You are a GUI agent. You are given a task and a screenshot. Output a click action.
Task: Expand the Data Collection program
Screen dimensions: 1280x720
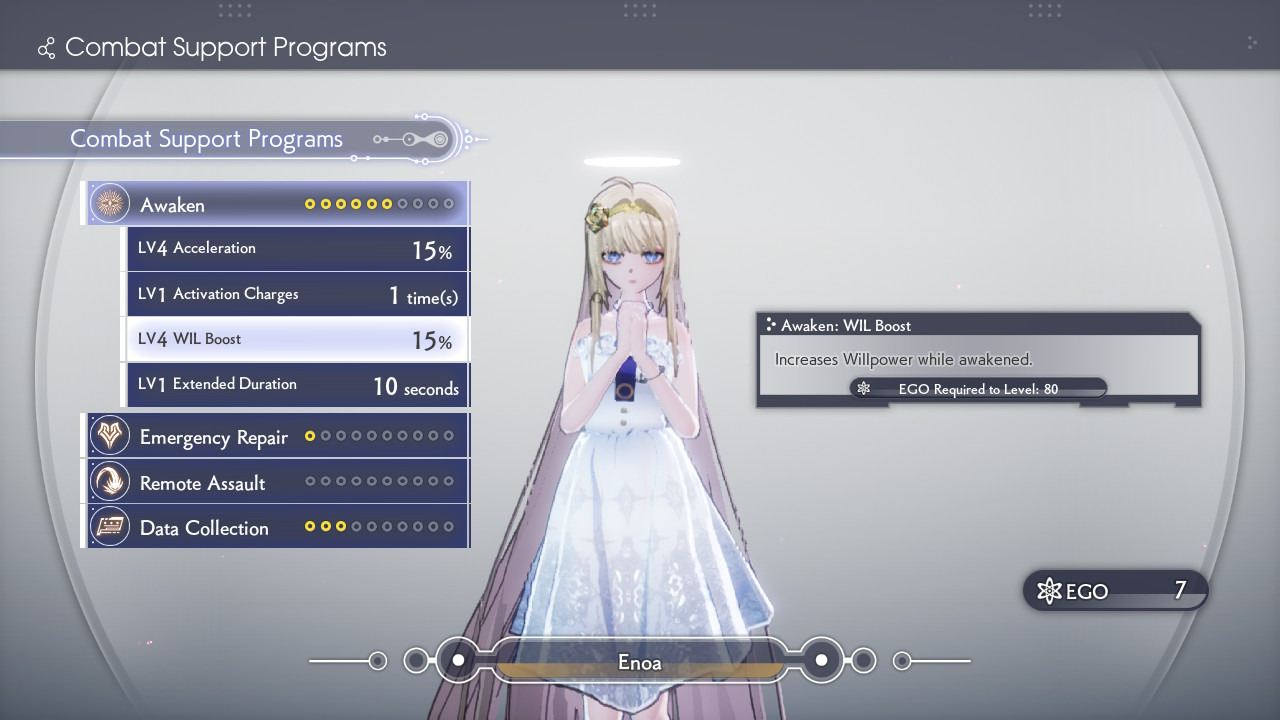point(276,528)
